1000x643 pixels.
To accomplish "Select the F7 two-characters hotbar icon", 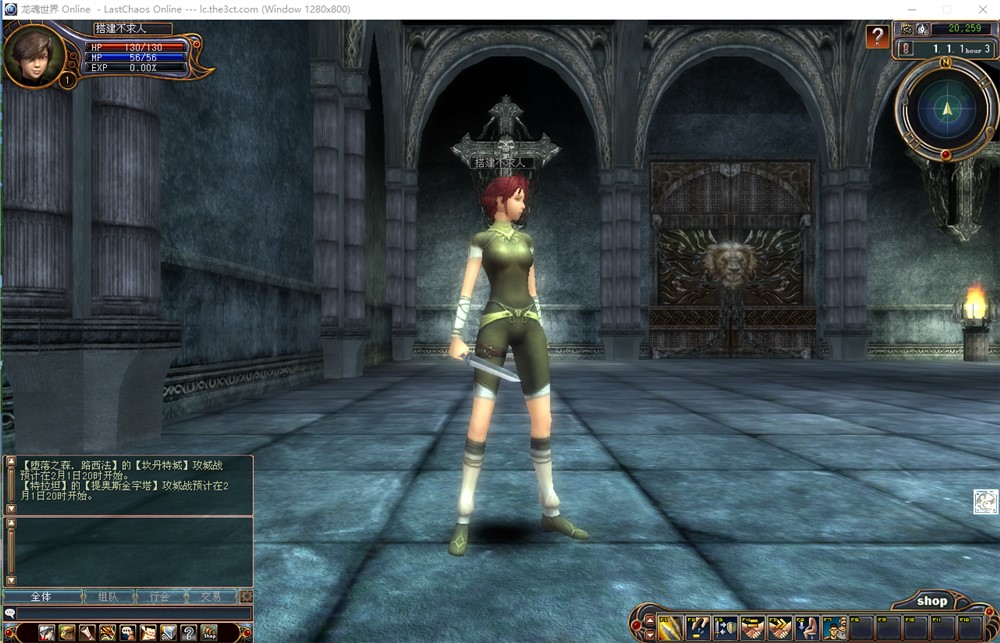I will click(x=833, y=628).
